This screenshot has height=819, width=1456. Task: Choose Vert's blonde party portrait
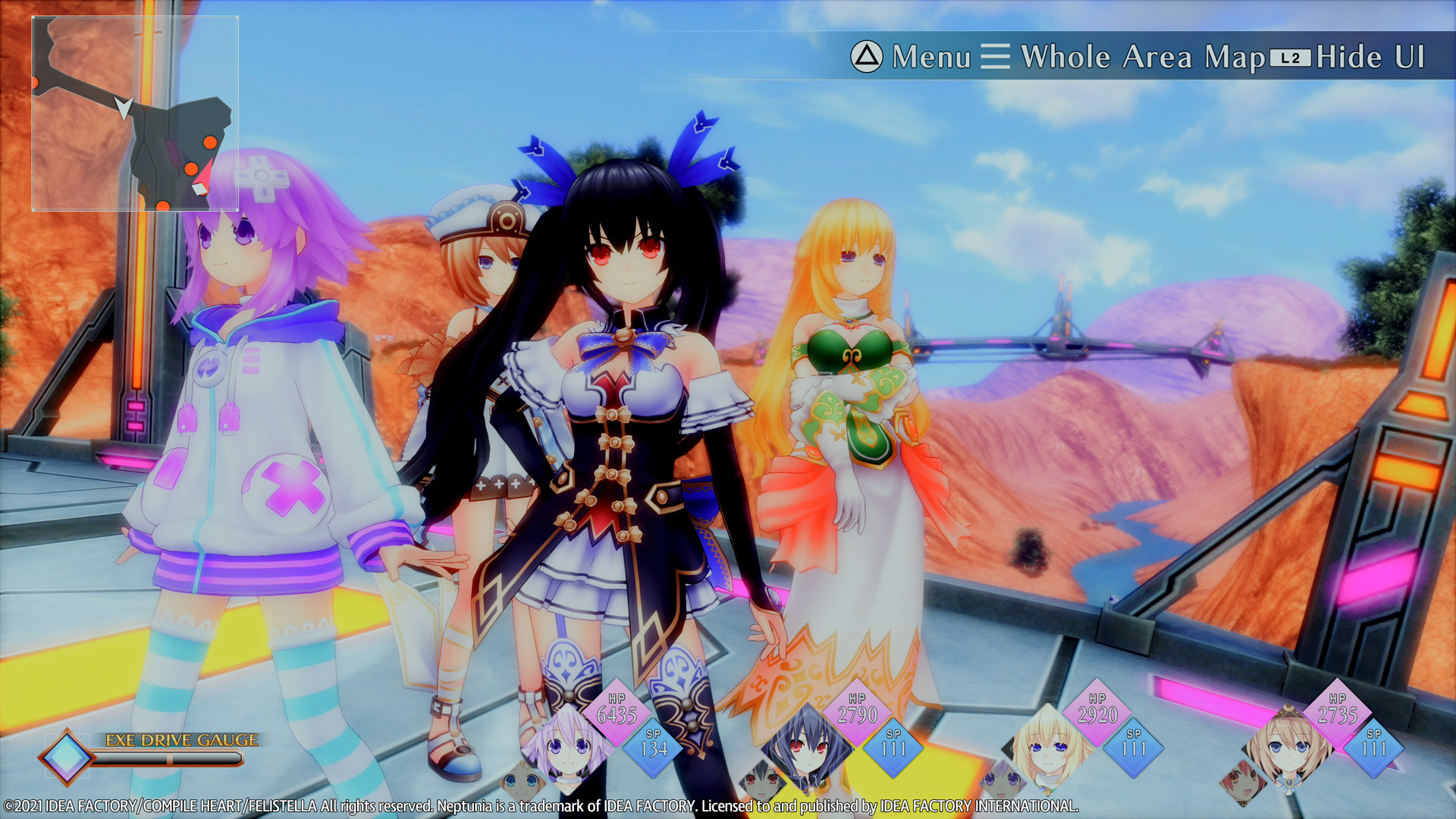click(x=1046, y=745)
